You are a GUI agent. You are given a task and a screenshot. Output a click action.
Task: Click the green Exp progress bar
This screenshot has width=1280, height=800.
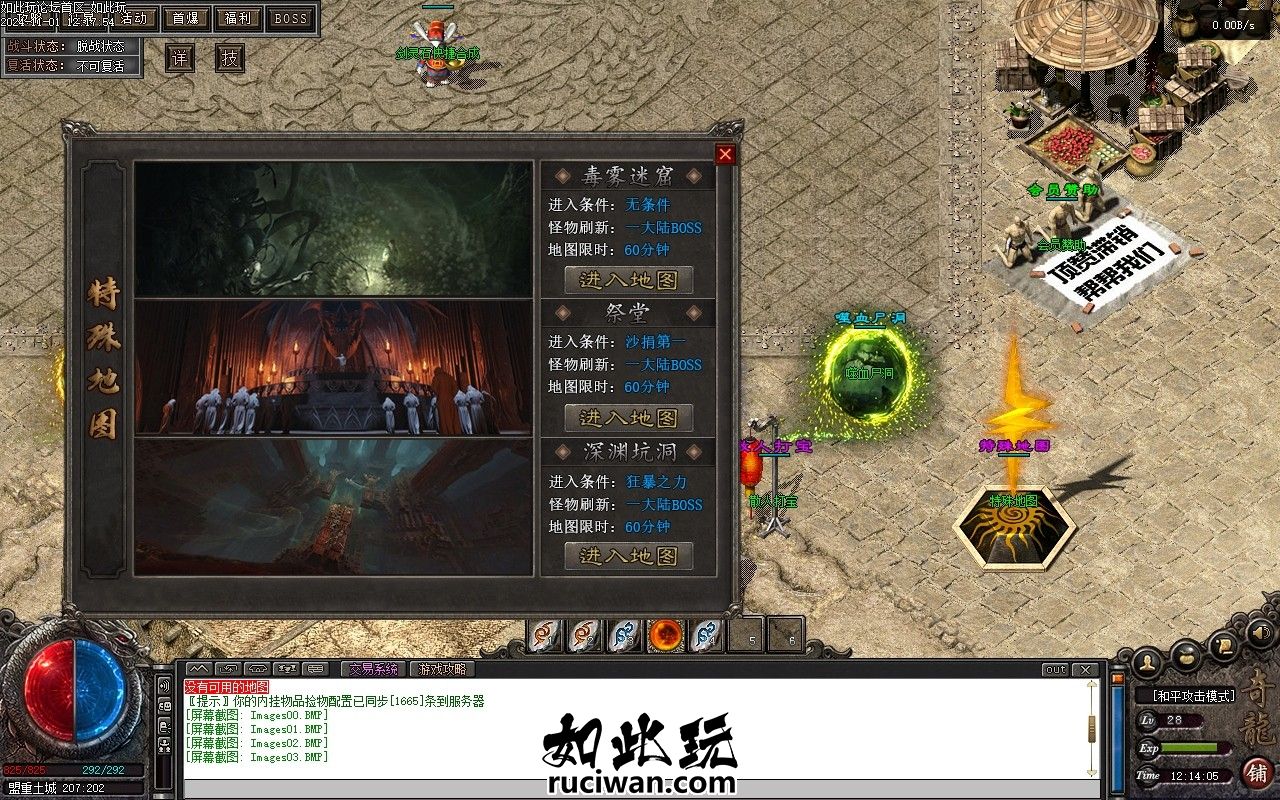point(1190,747)
